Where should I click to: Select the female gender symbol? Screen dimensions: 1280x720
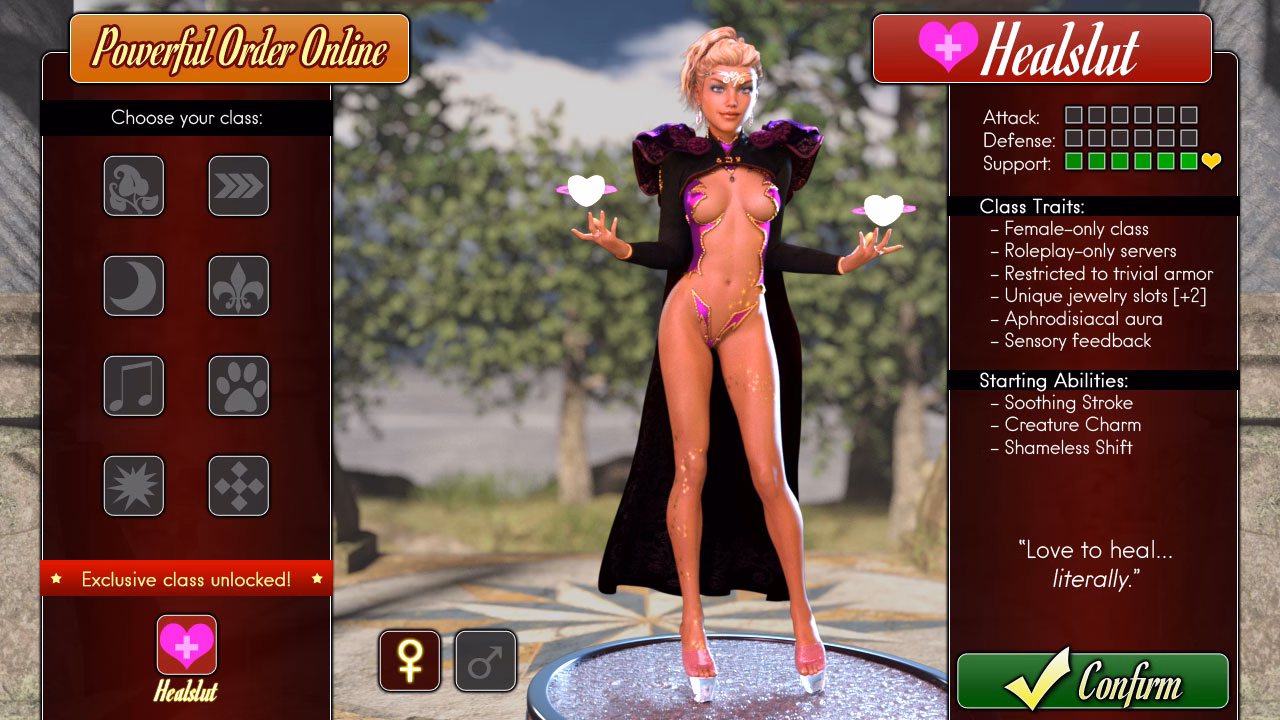coord(410,661)
